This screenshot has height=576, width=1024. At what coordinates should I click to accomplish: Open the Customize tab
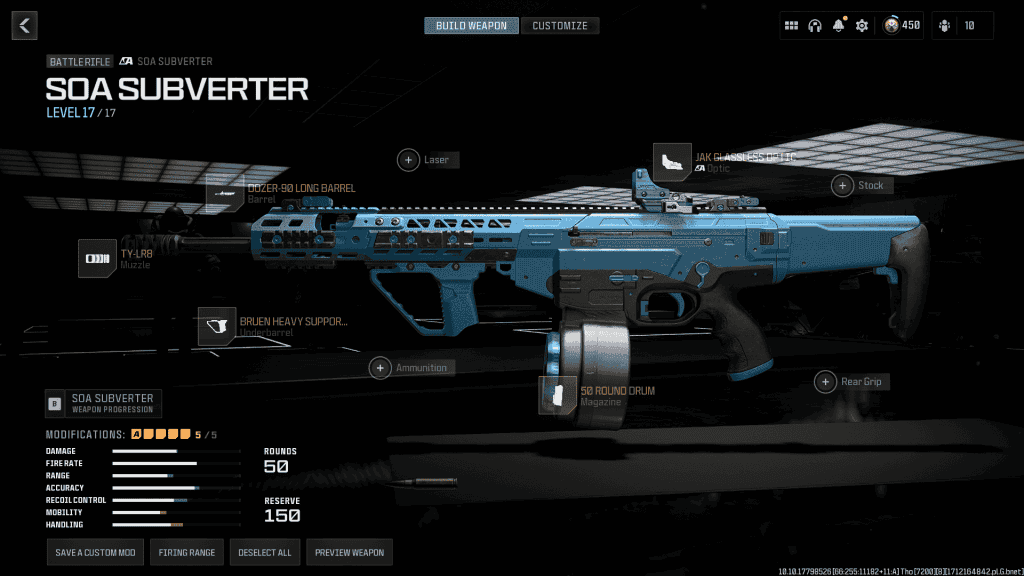point(560,25)
